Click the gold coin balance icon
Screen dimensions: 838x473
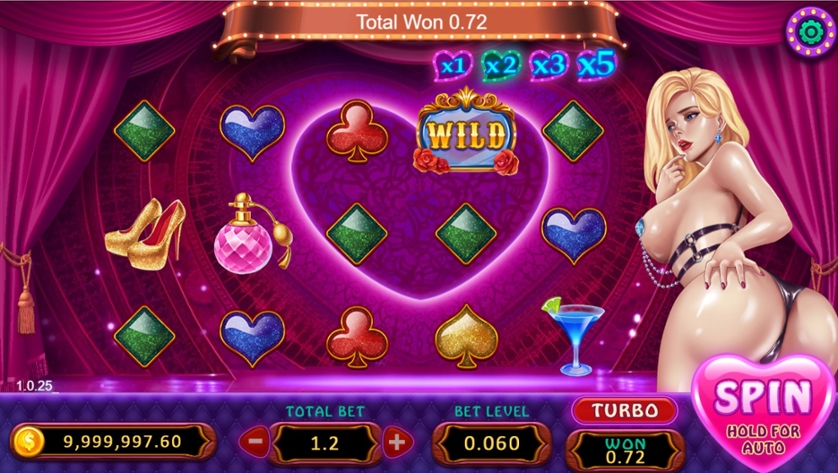click(29, 440)
